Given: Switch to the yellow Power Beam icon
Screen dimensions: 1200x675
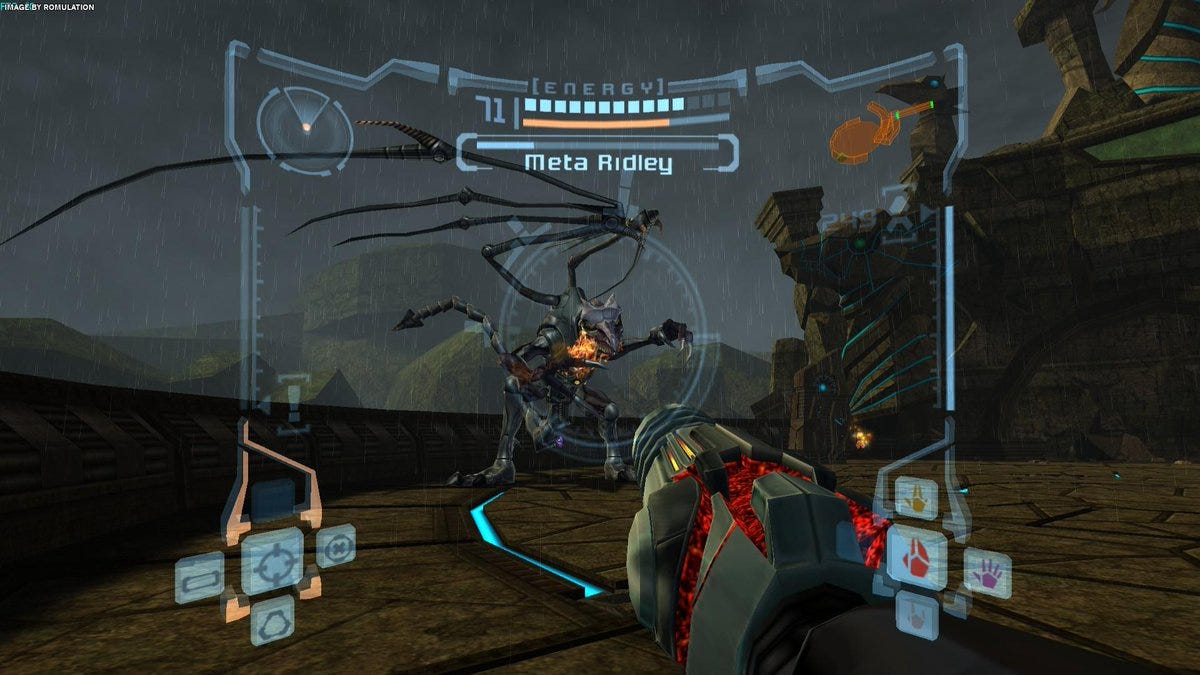Looking at the screenshot, I should [915, 496].
